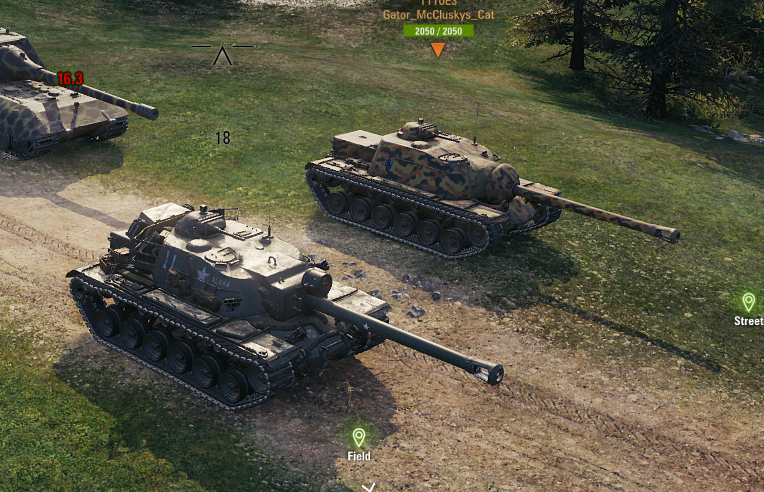764x492 pixels.
Task: Click the Field location pin marker
Action: click(x=358, y=437)
